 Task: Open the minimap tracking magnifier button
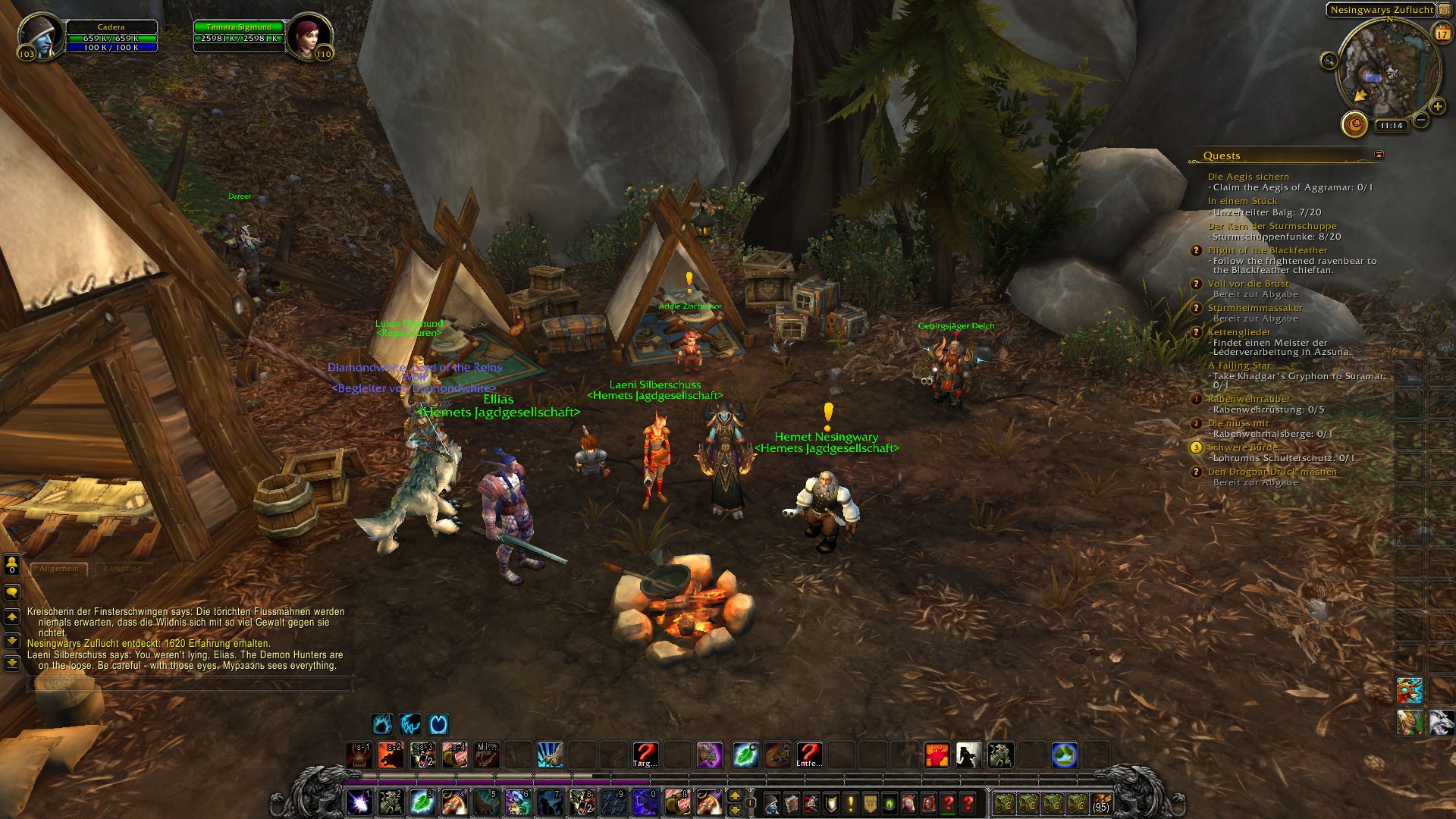(1329, 61)
